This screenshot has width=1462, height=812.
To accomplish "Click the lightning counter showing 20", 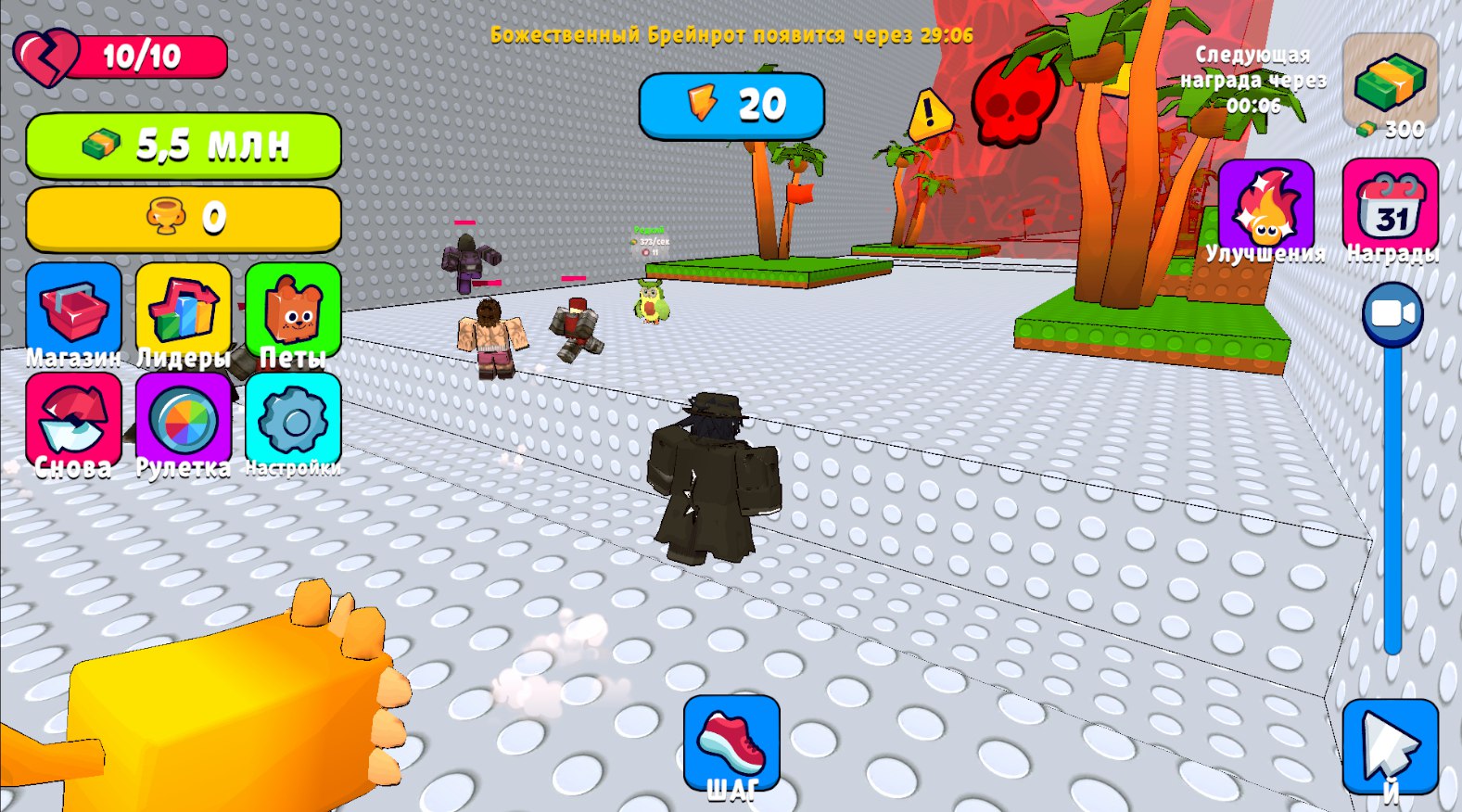I will tap(731, 105).
